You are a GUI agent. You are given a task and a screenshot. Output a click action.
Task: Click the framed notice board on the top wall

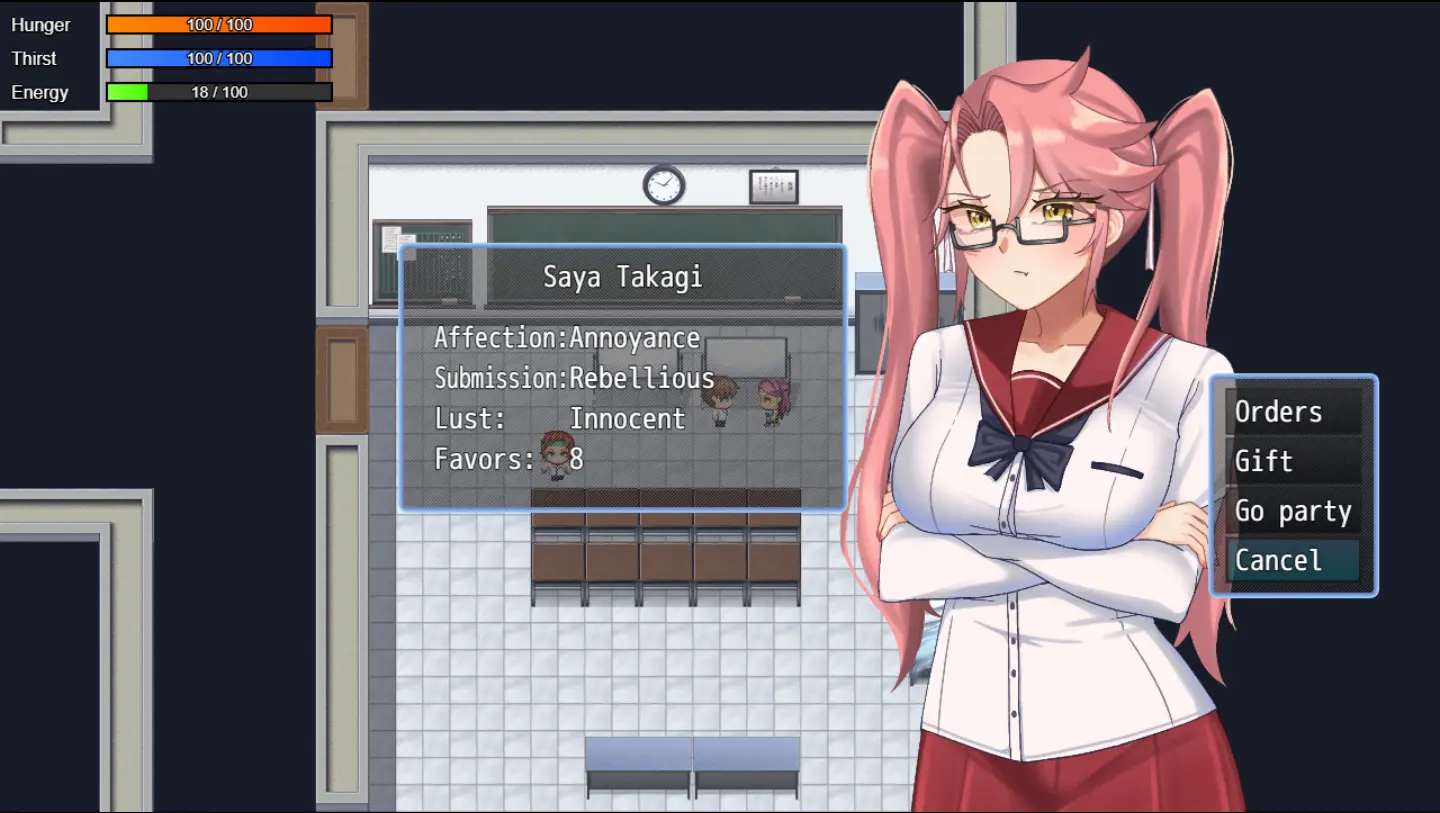pyautogui.click(x=773, y=184)
